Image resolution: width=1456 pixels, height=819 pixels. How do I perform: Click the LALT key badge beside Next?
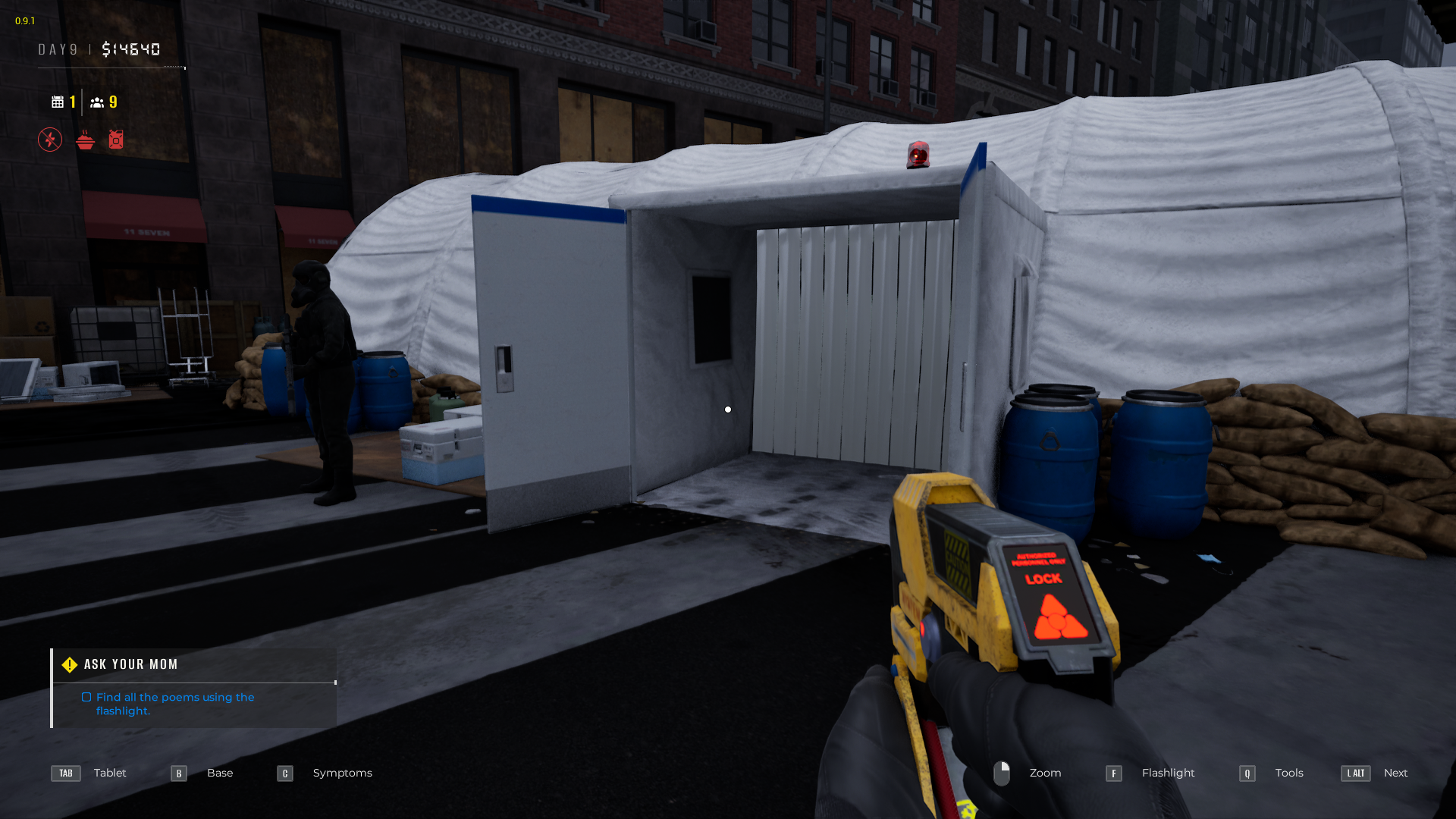[1355, 773]
